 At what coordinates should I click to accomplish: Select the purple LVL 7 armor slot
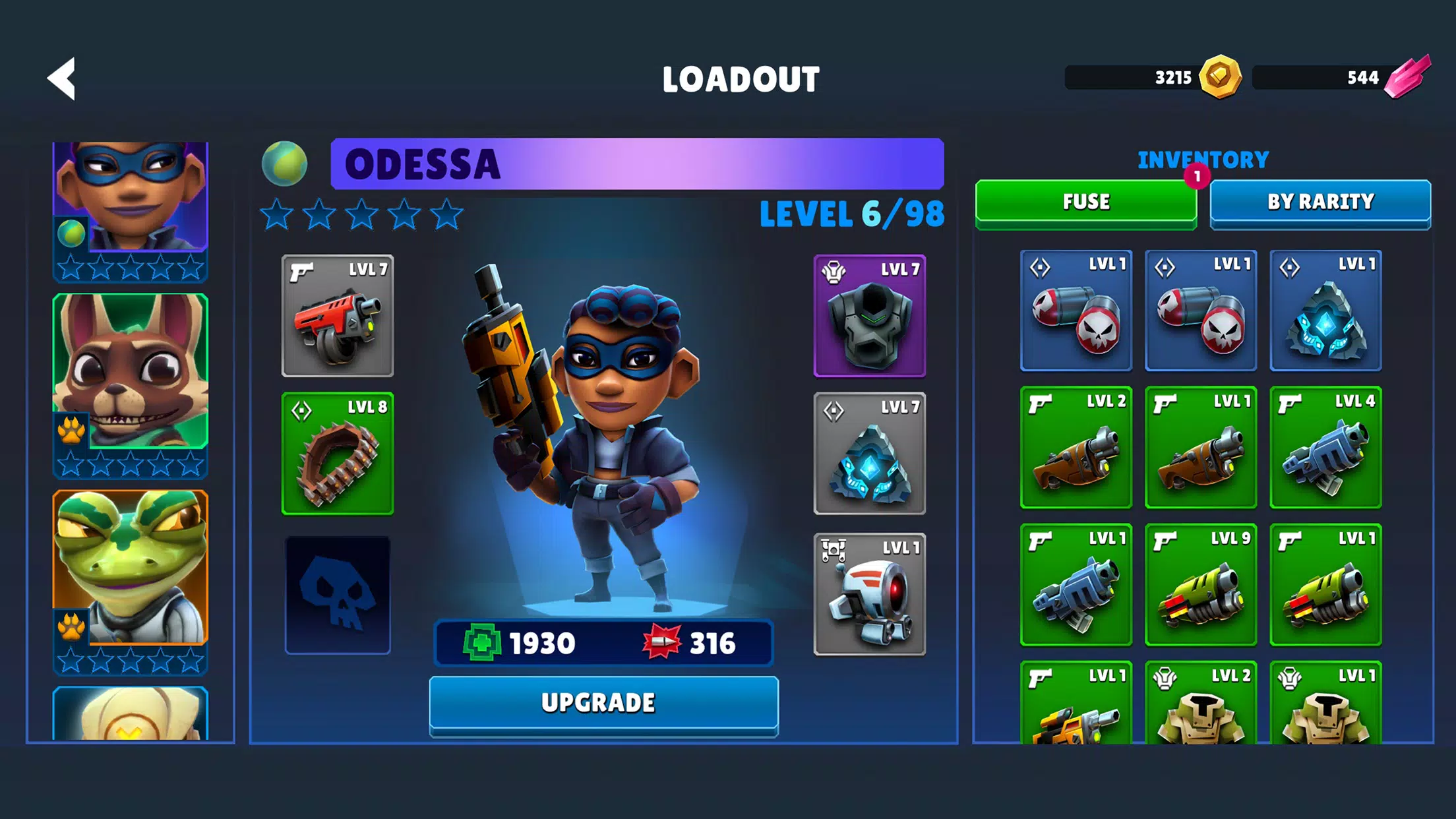tap(869, 317)
